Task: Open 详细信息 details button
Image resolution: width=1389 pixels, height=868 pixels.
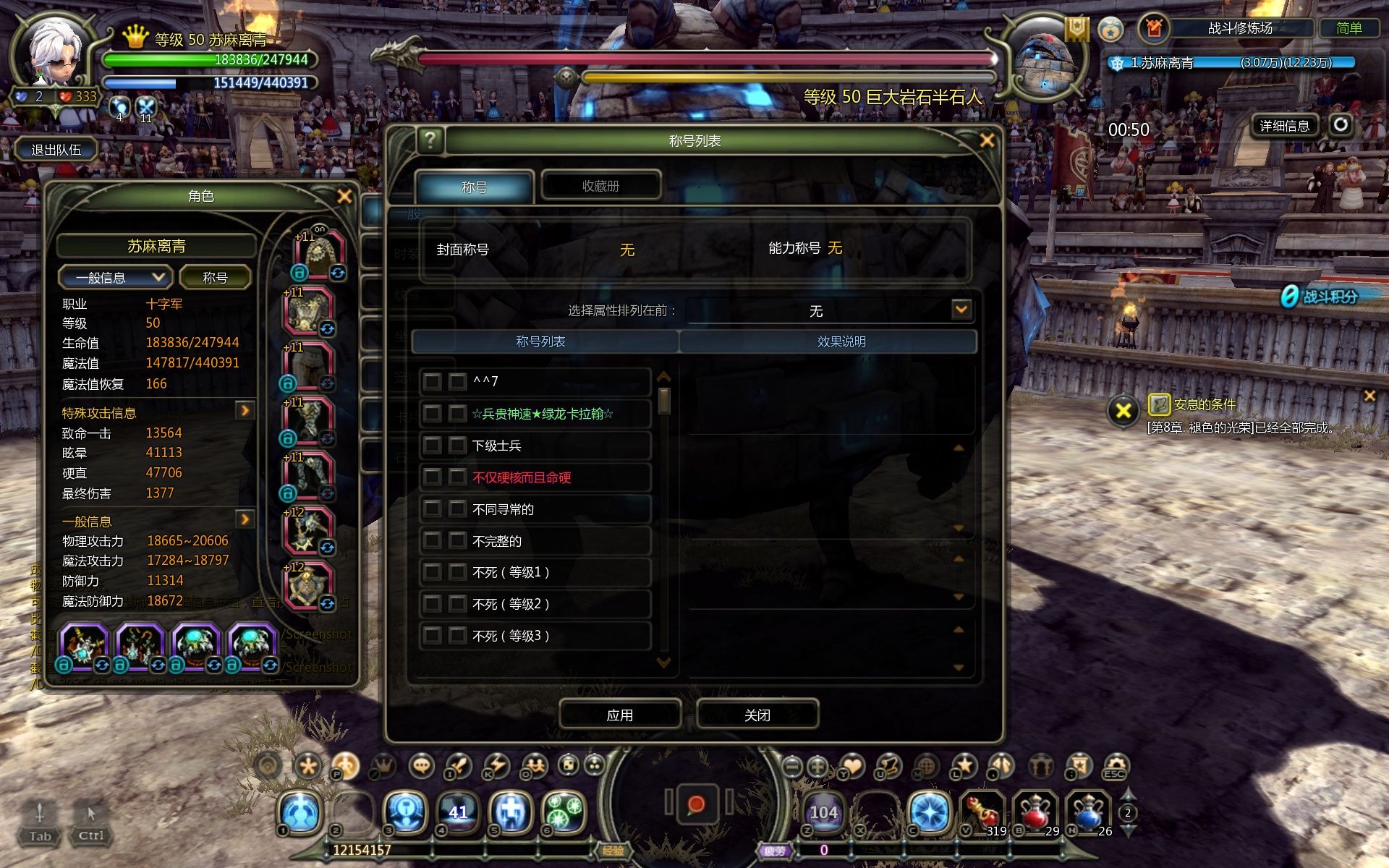Action: pos(1284,126)
